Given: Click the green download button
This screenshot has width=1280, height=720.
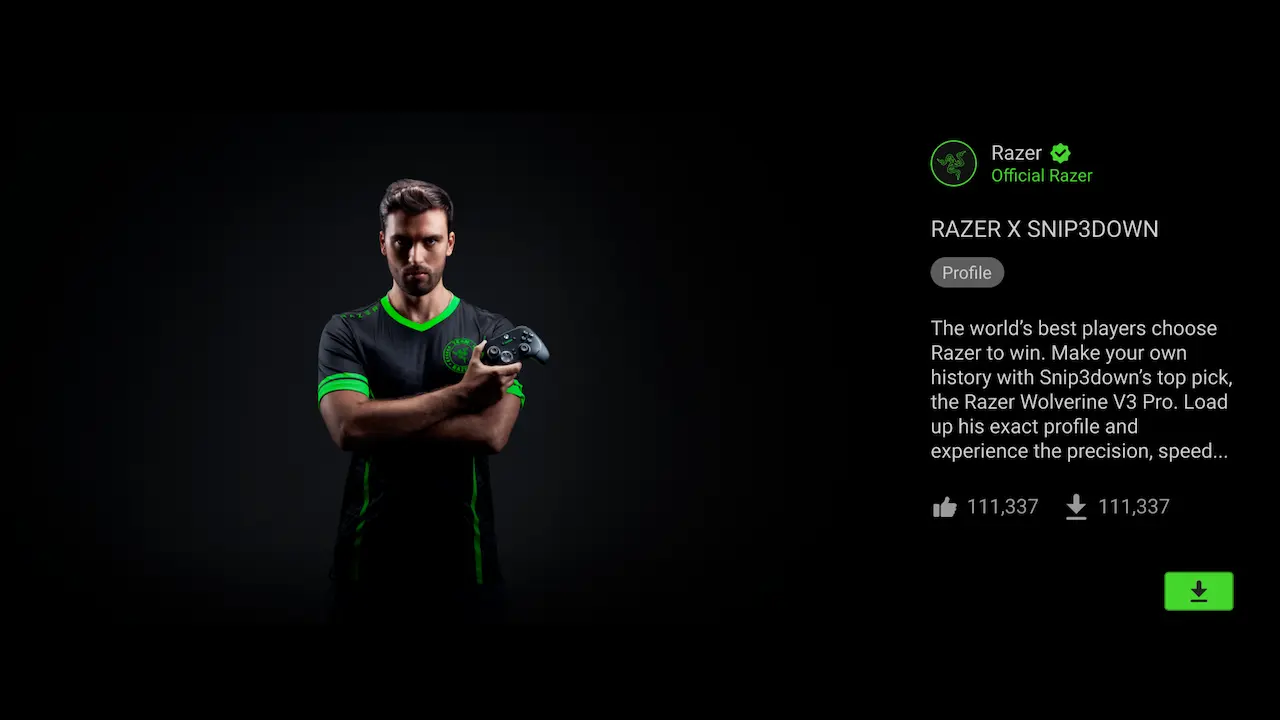Looking at the screenshot, I should click(1198, 591).
